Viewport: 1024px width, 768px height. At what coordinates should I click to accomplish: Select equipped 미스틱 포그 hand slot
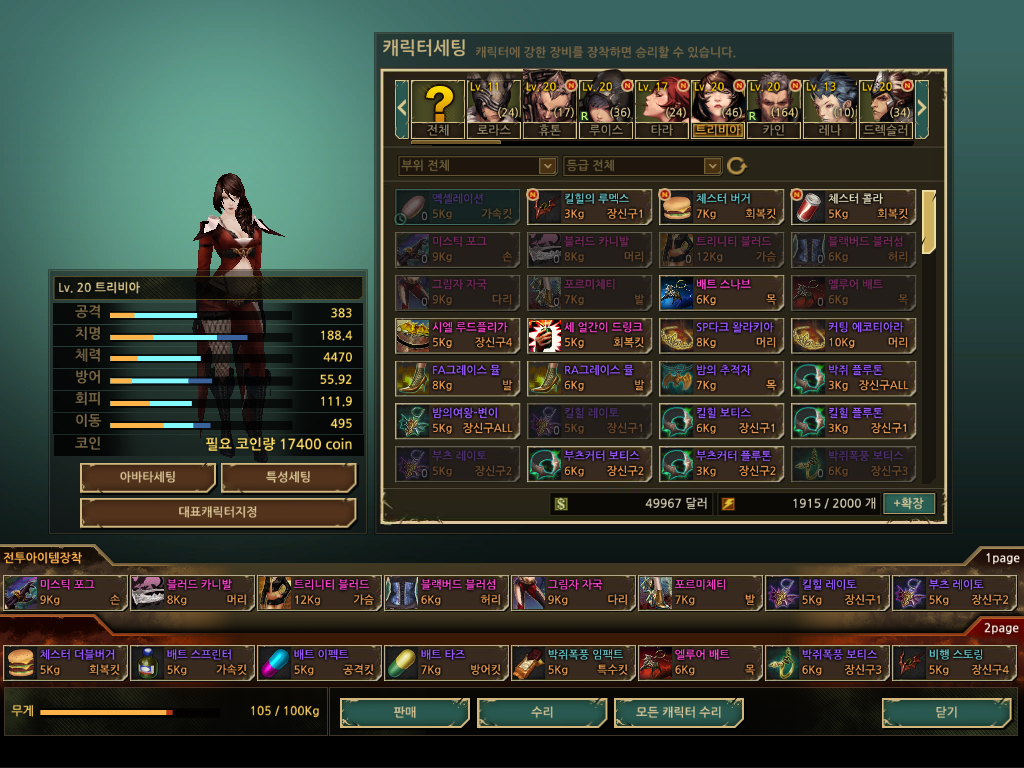[x=66, y=592]
